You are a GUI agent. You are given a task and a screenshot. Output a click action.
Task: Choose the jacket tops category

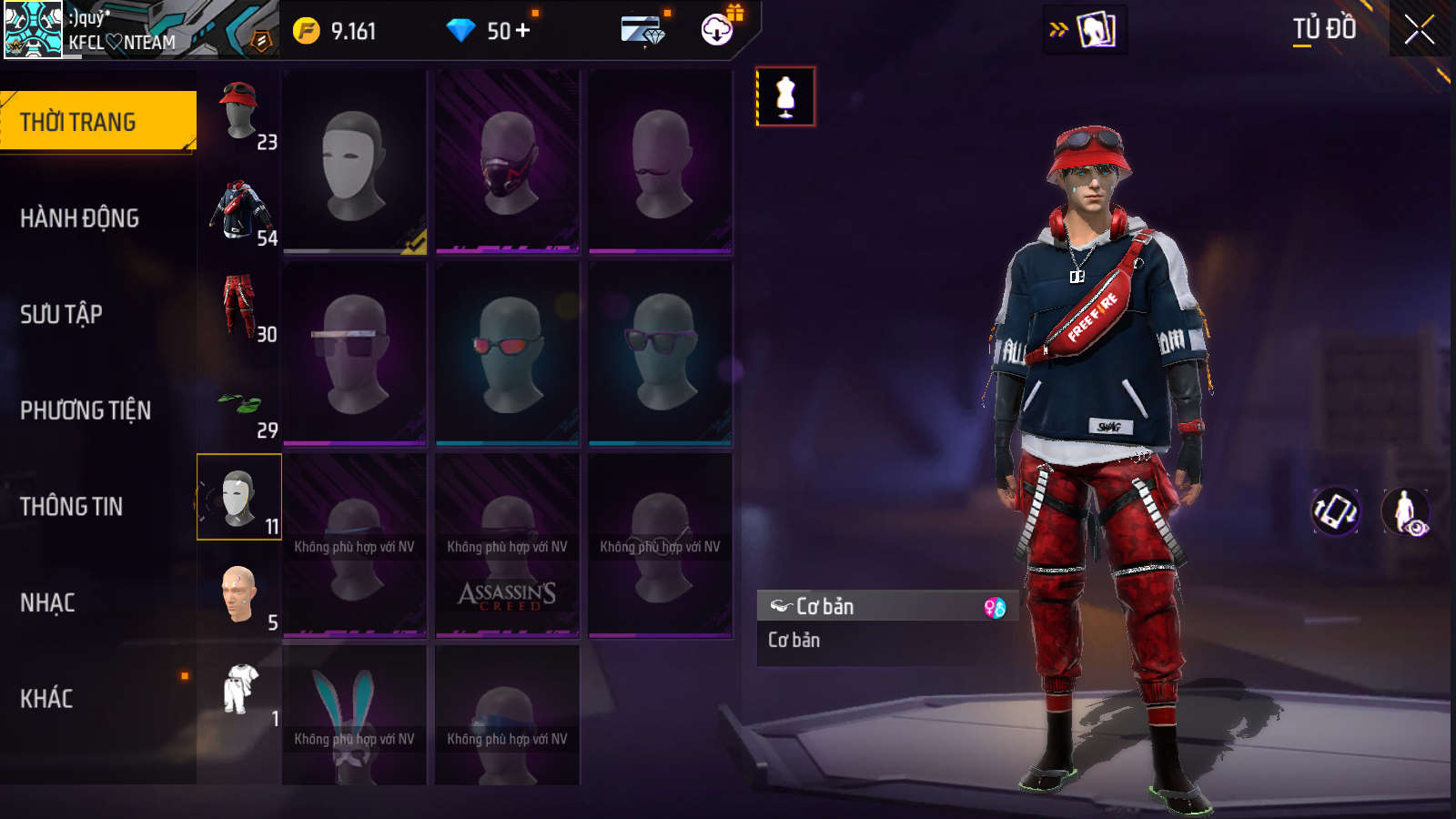pos(239,210)
